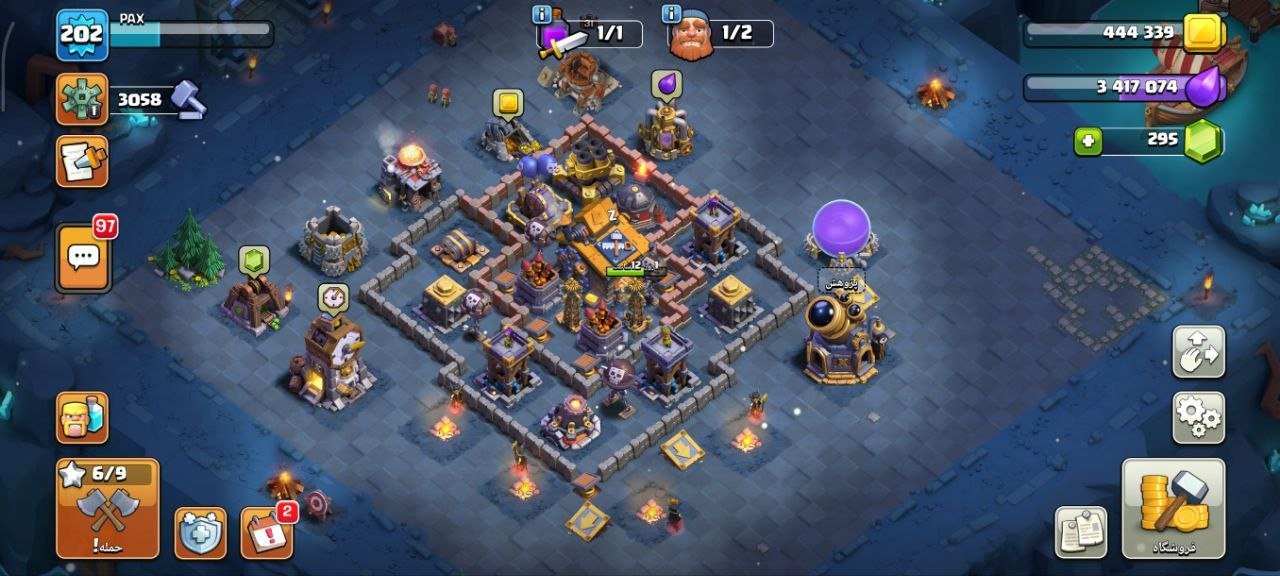Open the scroll and hammer tasks button
The height and width of the screenshot is (576, 1280).
(82, 162)
